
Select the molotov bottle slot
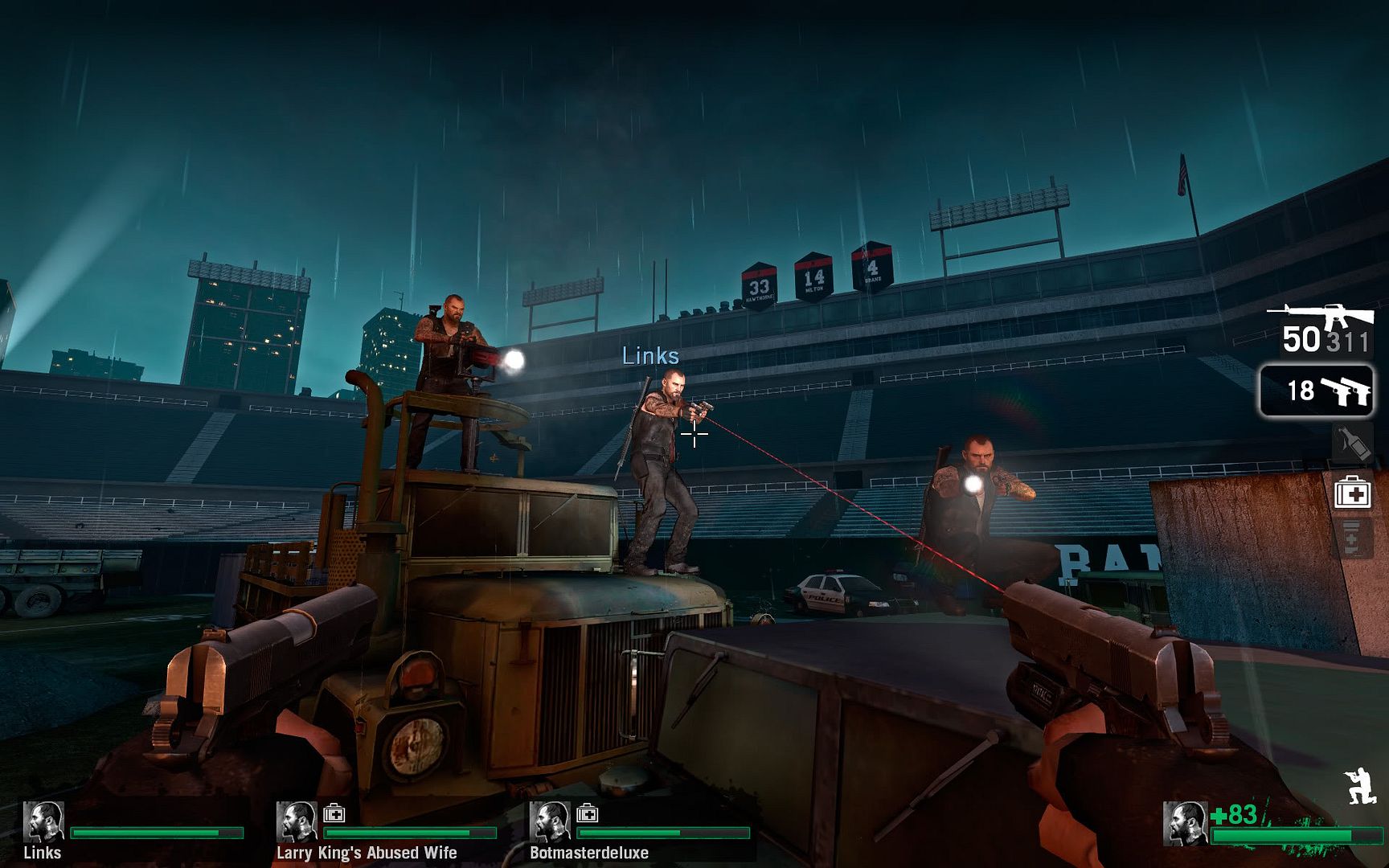1352,444
